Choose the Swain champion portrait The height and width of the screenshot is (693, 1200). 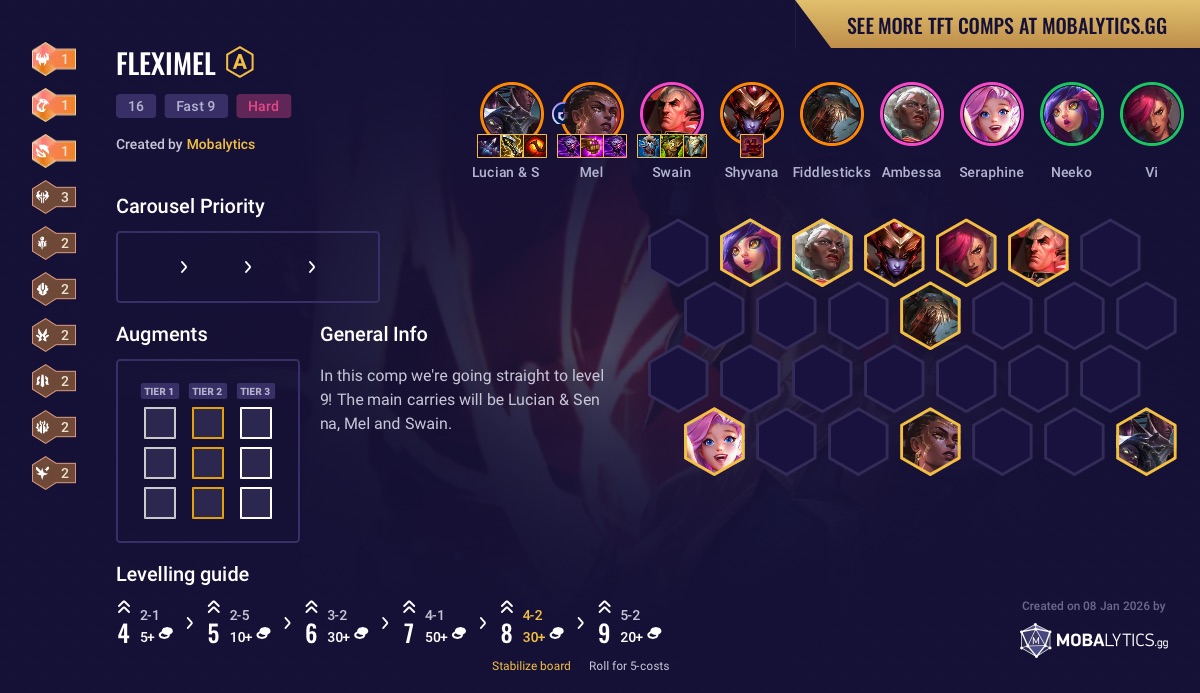(x=671, y=112)
